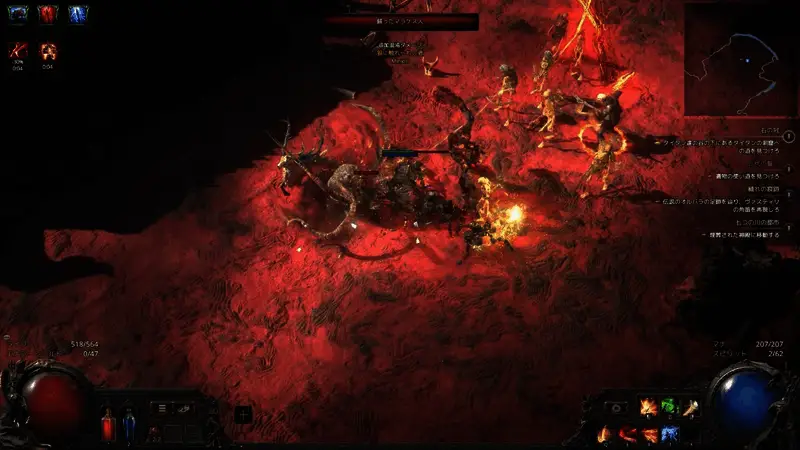Select the blue lightning charm icon
The height and width of the screenshot is (450, 800).
pos(78,15)
